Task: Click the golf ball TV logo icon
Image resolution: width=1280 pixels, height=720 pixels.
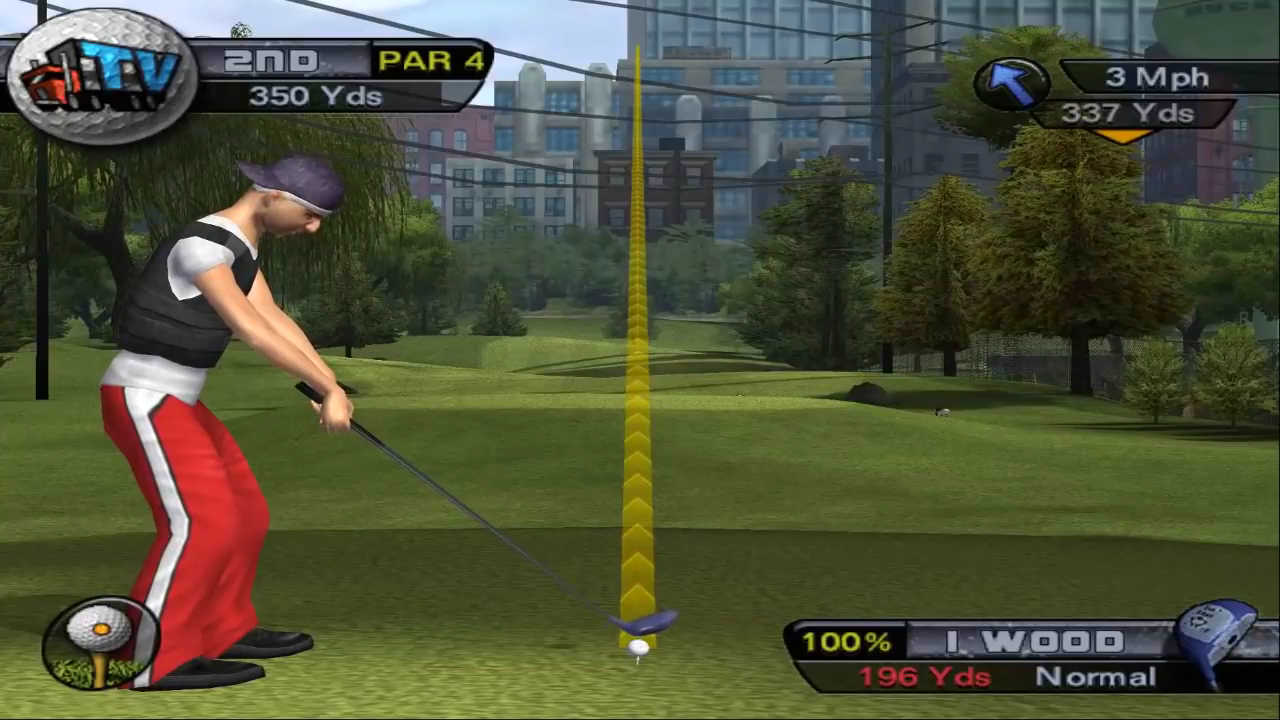Action: tap(102, 76)
